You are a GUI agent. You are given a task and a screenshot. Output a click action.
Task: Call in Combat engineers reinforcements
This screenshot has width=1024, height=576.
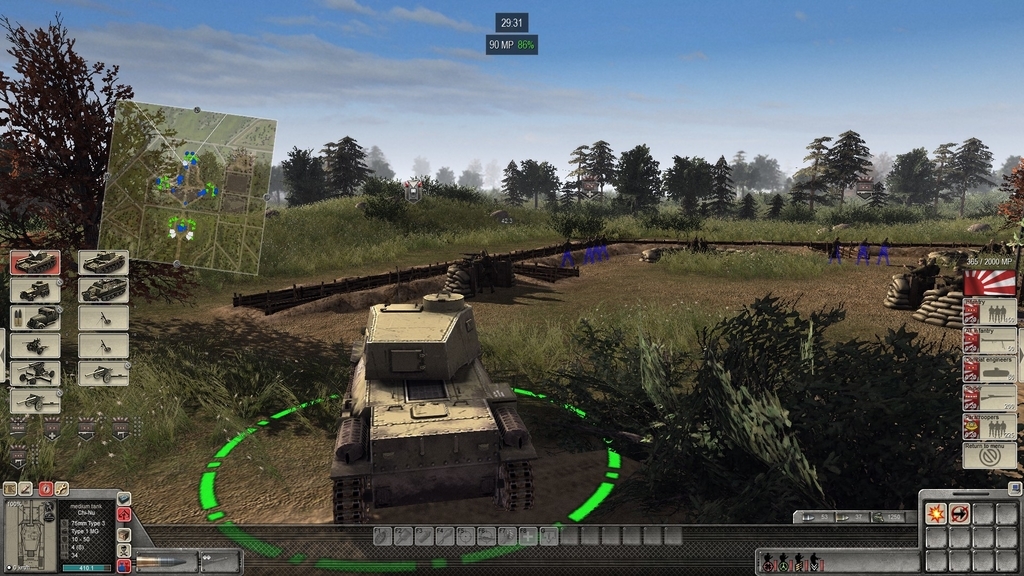click(x=989, y=369)
